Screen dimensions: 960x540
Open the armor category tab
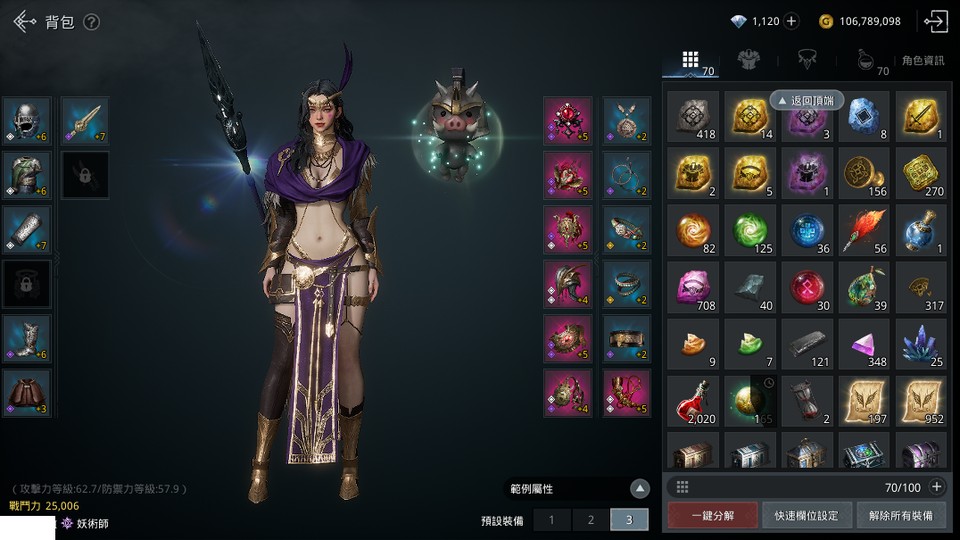point(745,60)
